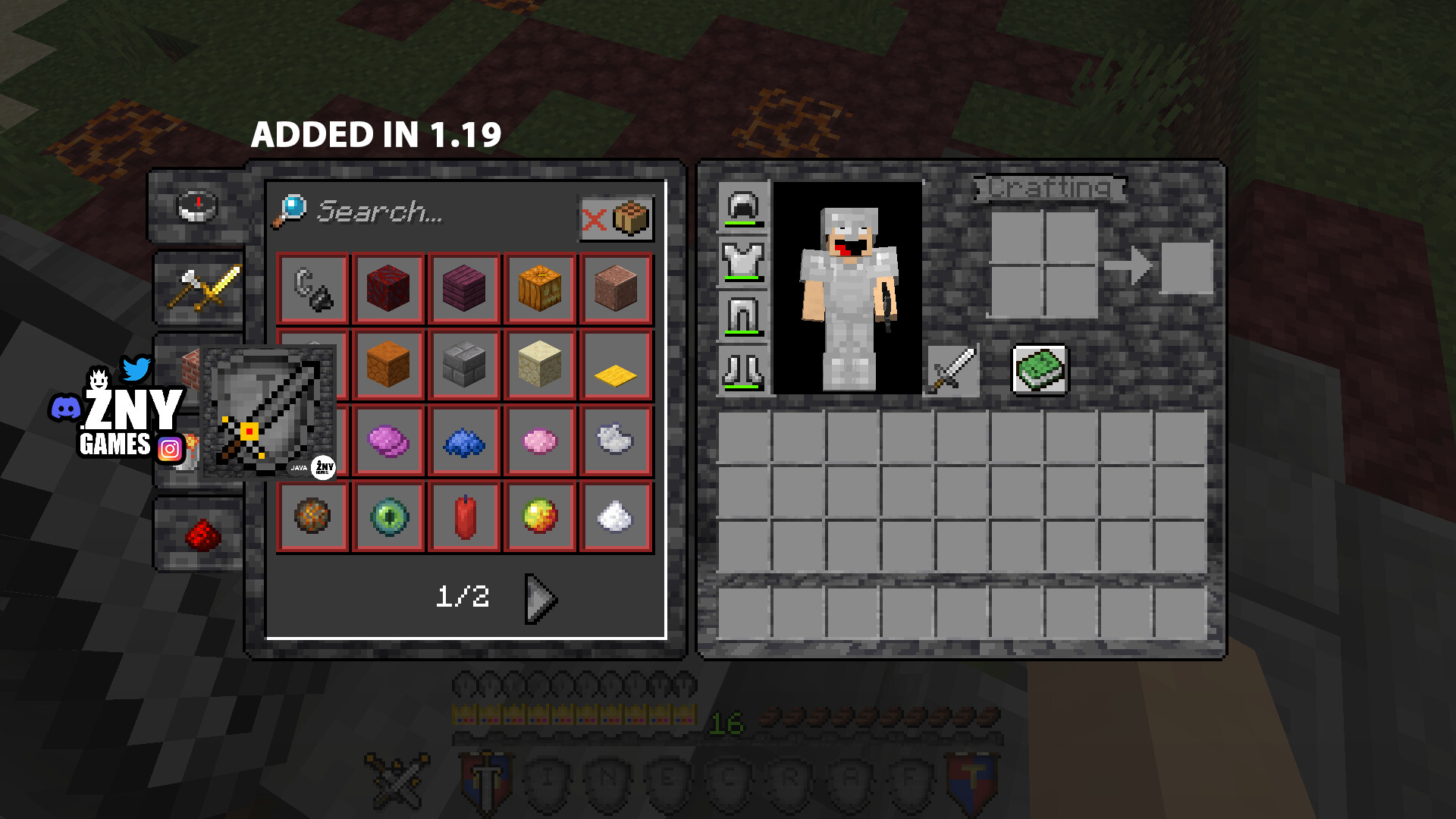The width and height of the screenshot is (1456, 819).
Task: Switch to the compass search tab
Action: click(197, 206)
